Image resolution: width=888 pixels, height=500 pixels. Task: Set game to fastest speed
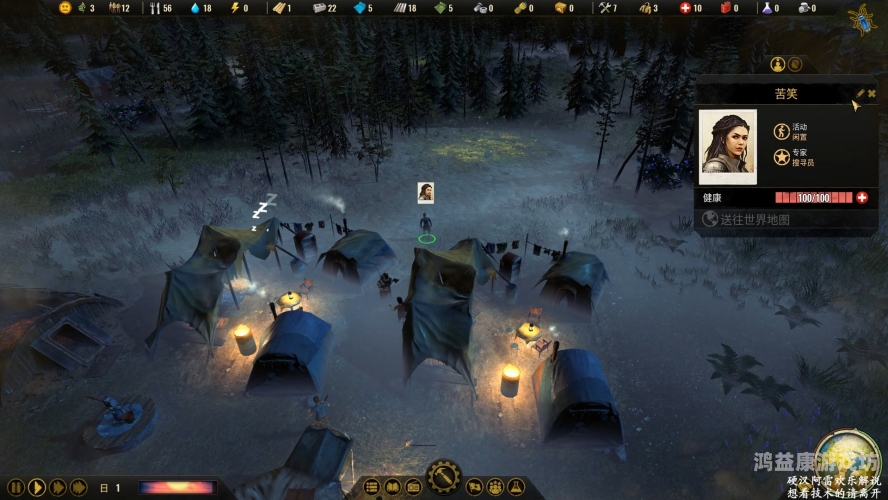pos(79,488)
